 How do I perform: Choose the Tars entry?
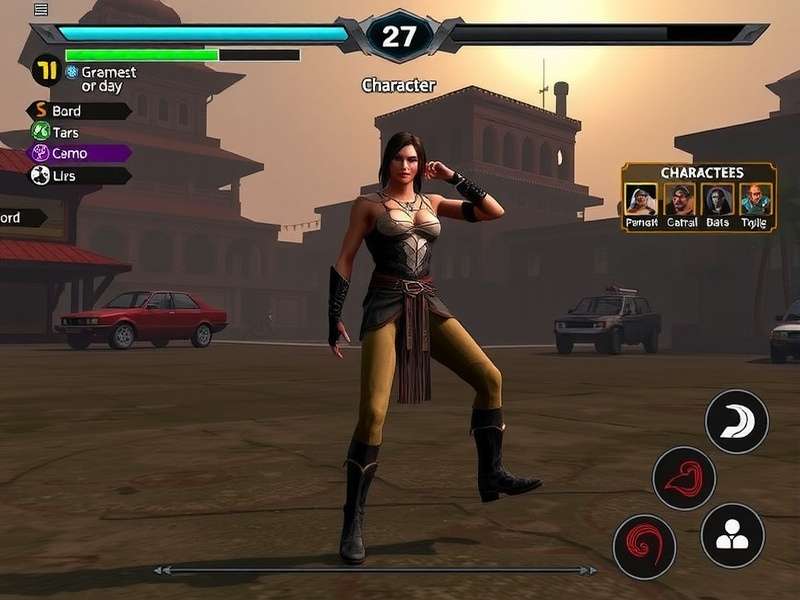click(78, 132)
